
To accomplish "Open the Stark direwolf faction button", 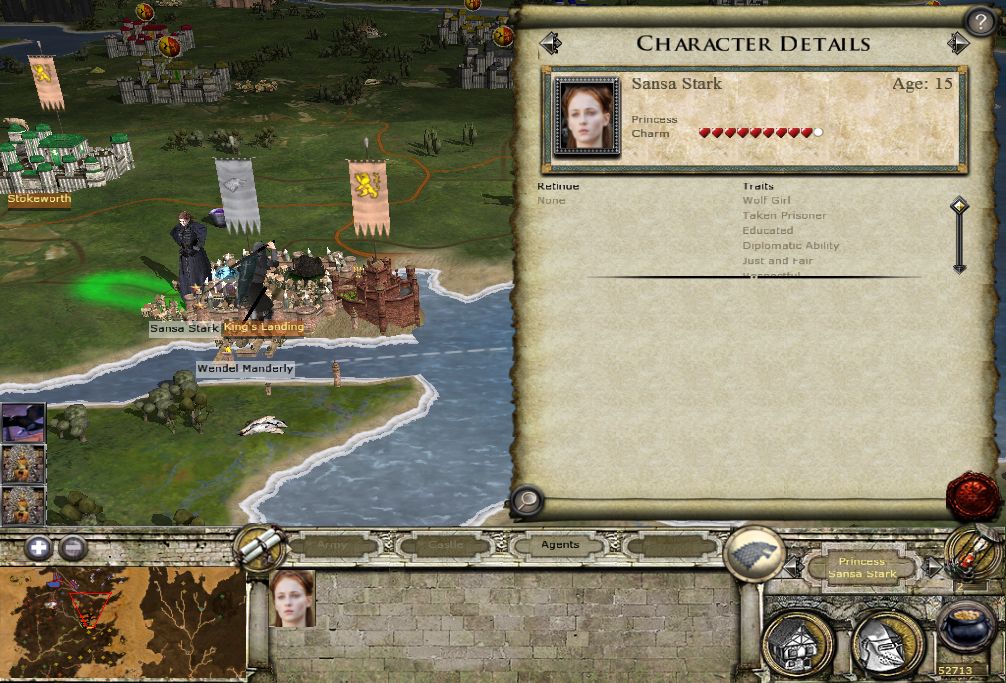I will pyautogui.click(x=753, y=553).
